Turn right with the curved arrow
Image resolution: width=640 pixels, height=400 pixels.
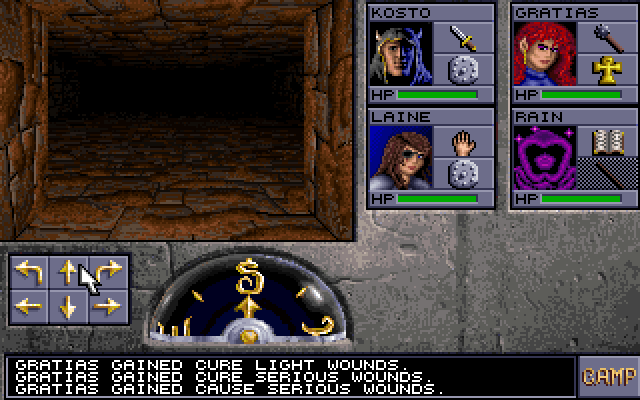click(x=109, y=271)
